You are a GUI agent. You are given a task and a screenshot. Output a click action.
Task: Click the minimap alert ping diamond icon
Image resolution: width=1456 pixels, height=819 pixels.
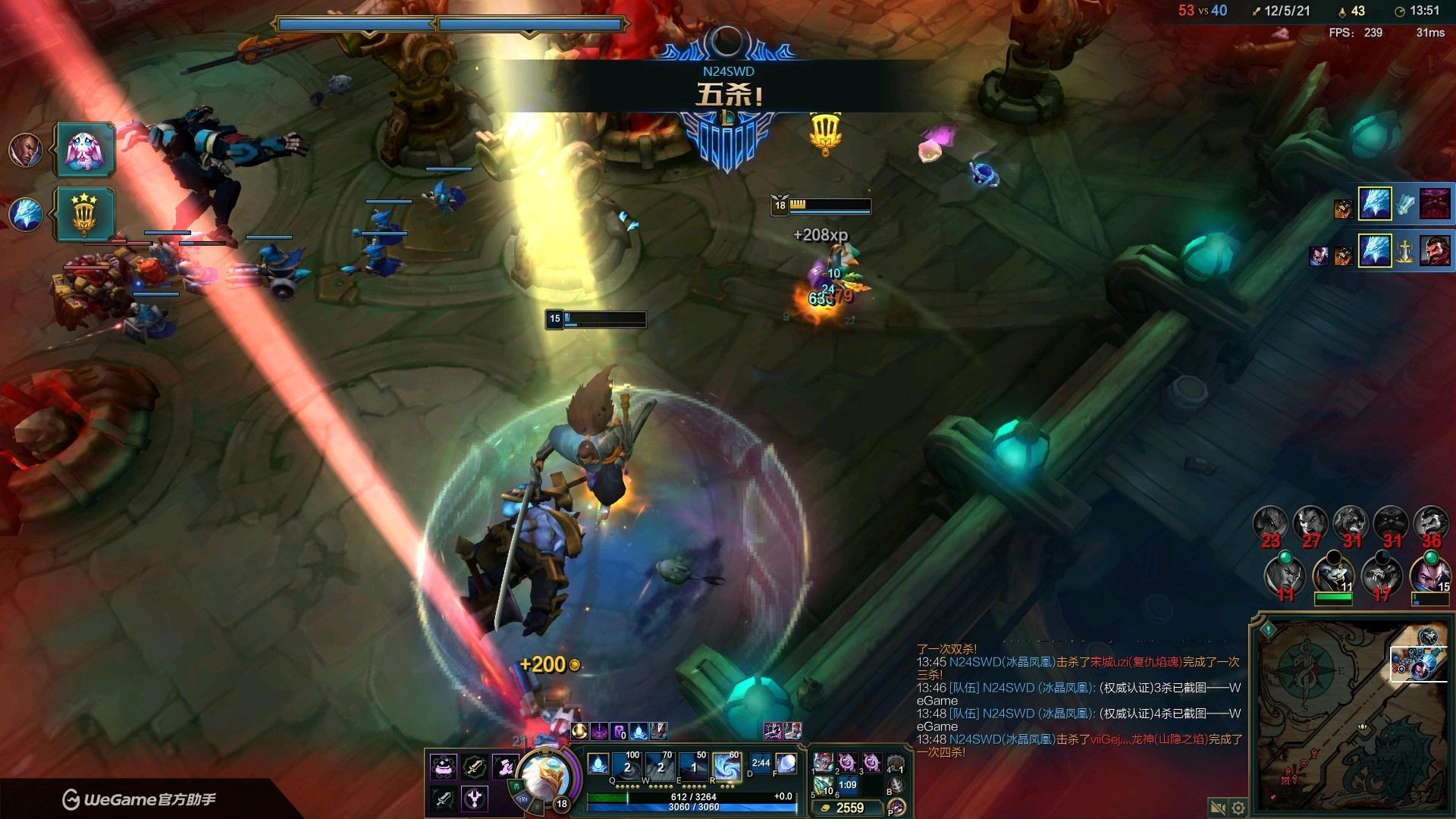click(x=1268, y=629)
